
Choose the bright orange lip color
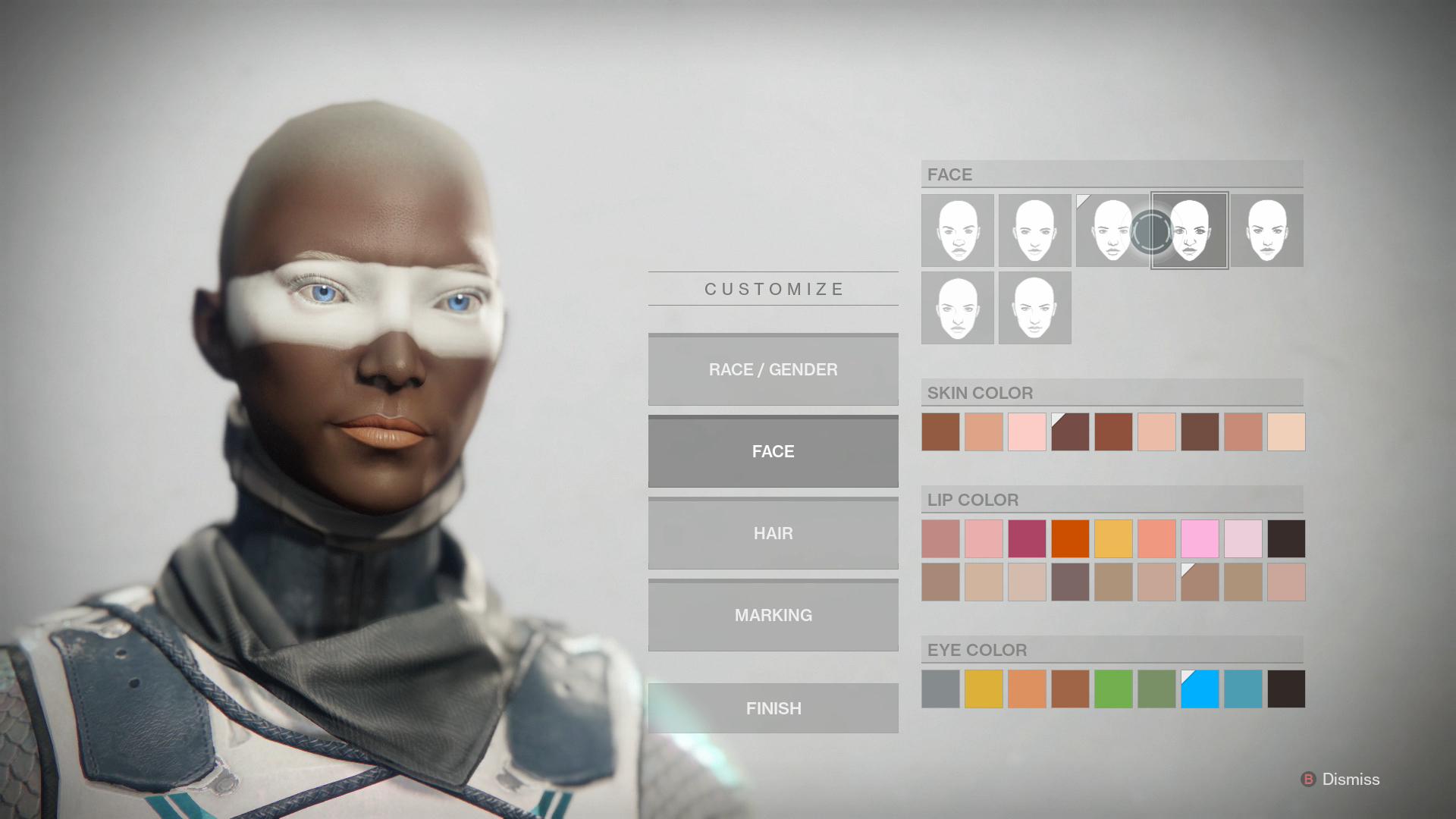coord(1070,539)
